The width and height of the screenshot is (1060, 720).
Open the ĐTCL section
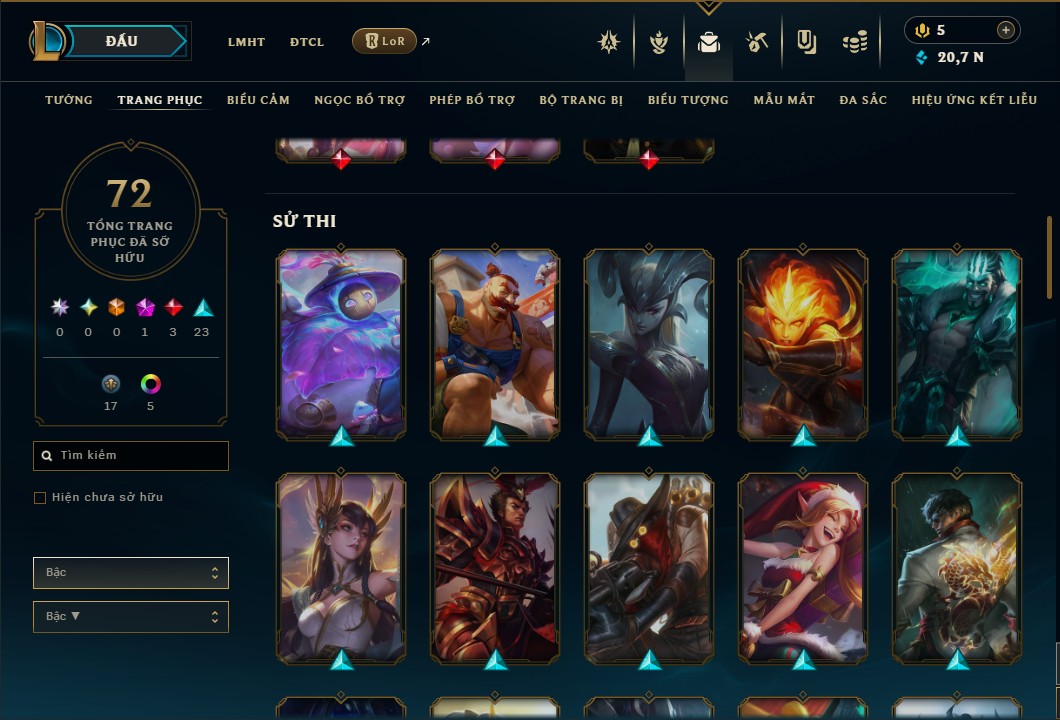(307, 42)
